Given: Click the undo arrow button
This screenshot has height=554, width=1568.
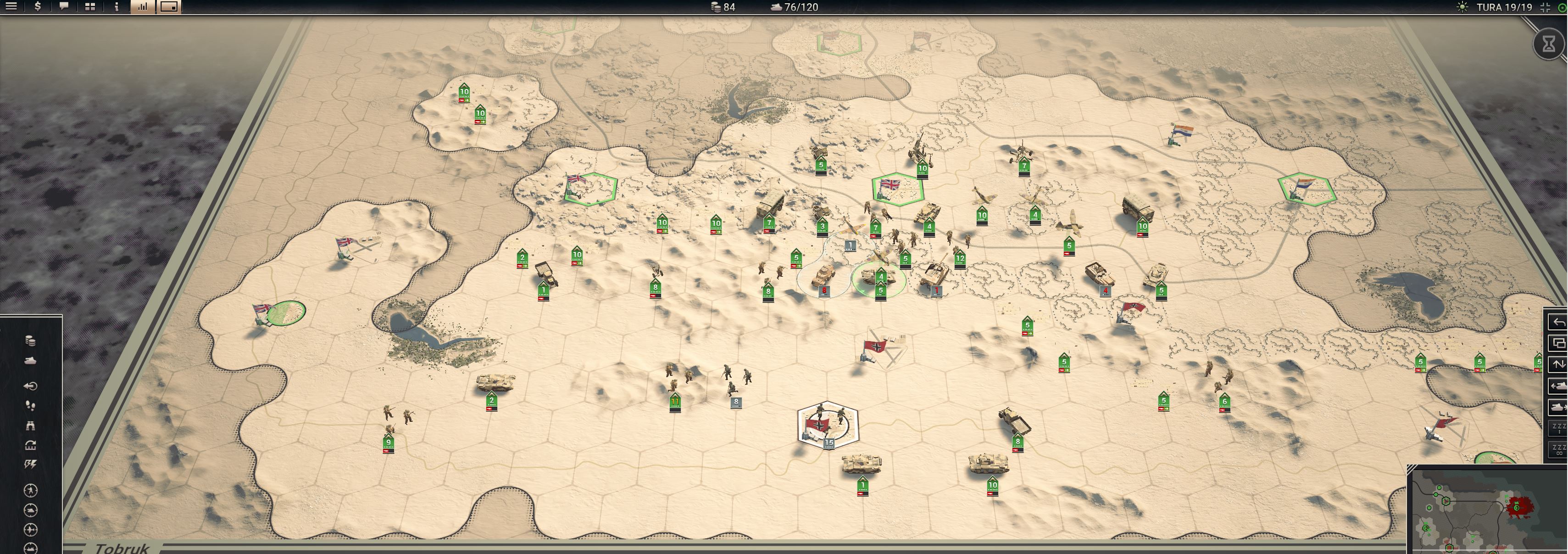Looking at the screenshot, I should [1558, 322].
